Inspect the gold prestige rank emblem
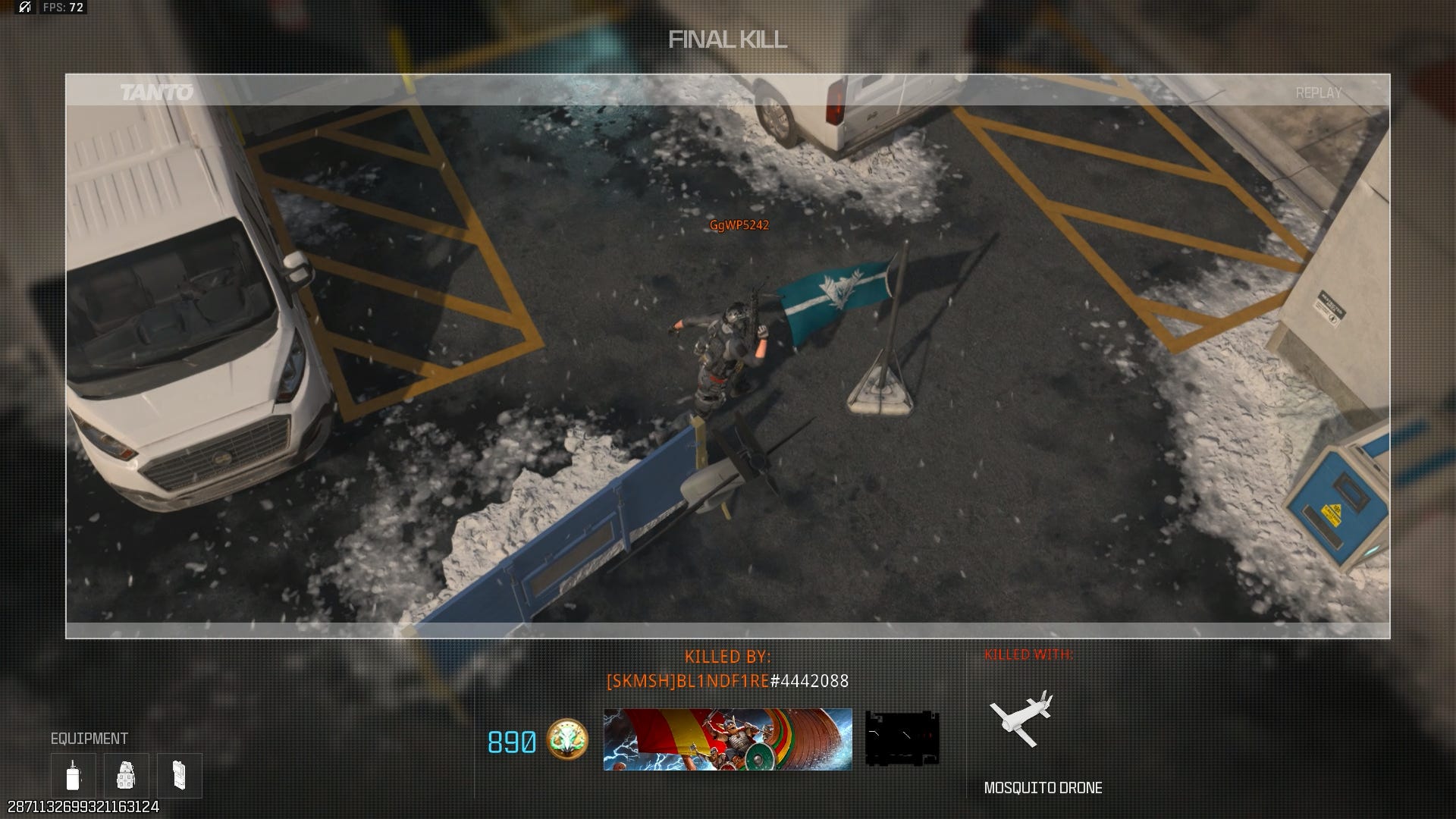1456x819 pixels. point(567,740)
